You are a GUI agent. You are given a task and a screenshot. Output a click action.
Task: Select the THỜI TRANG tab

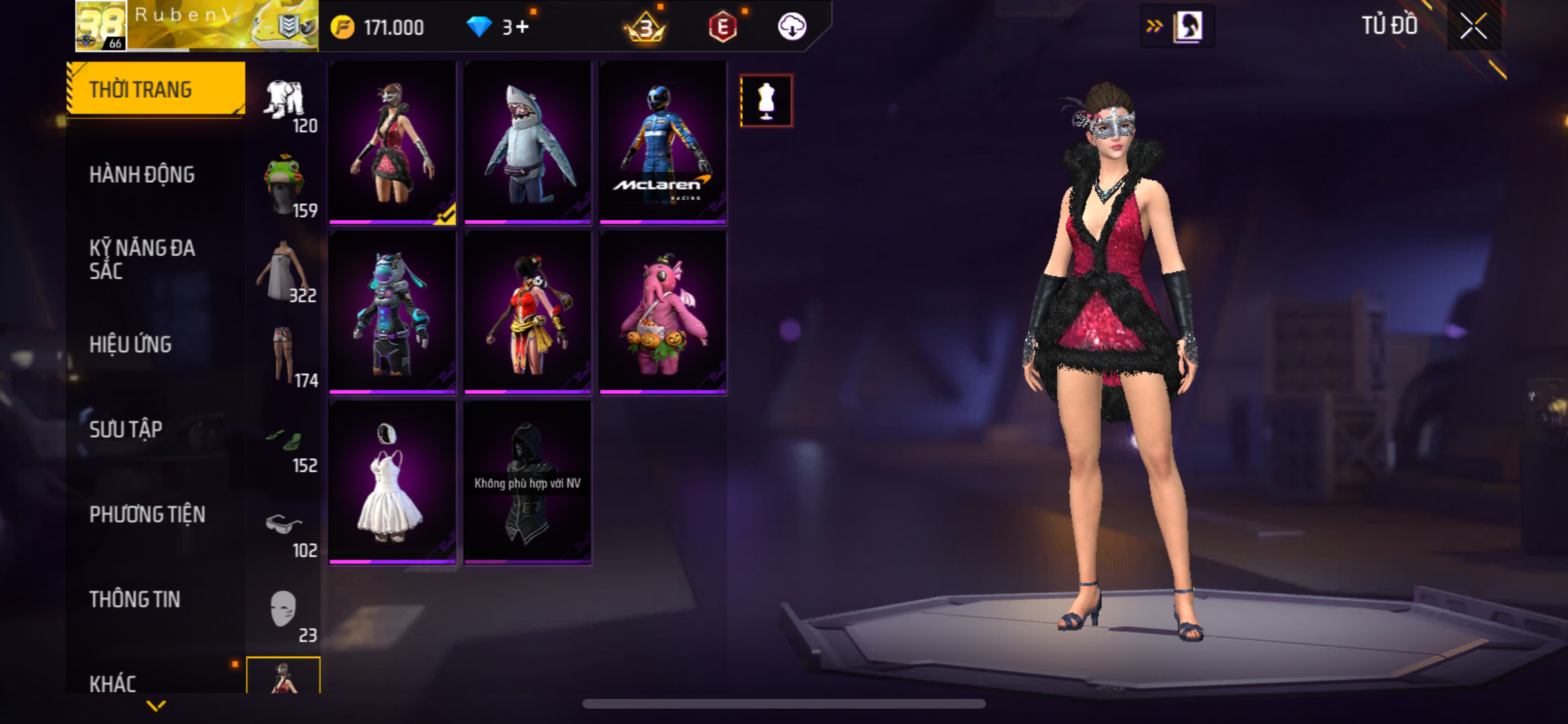155,89
